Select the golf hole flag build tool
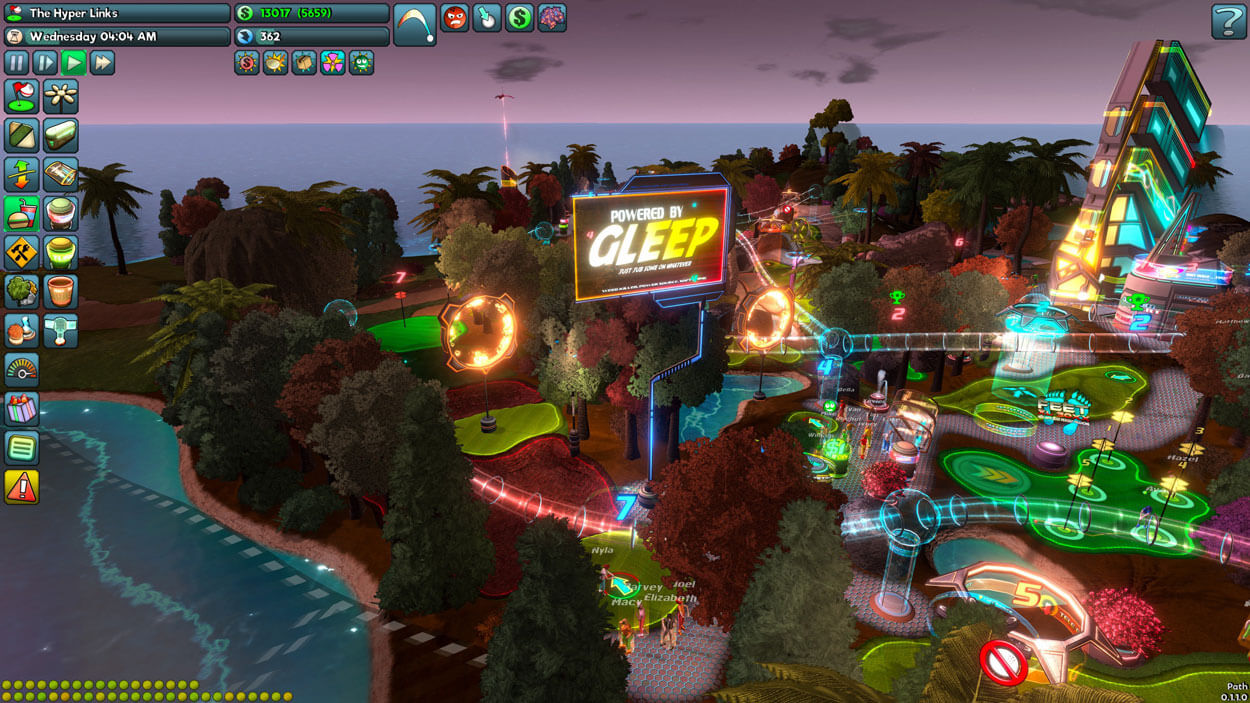This screenshot has height=703, width=1250. 21,97
